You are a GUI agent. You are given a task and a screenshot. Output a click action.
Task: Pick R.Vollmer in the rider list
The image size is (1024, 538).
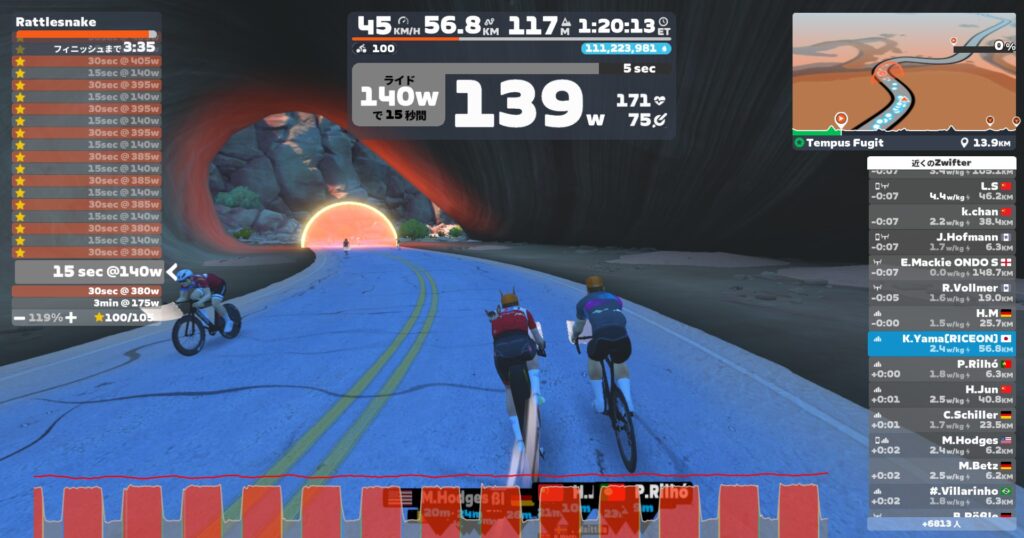click(x=941, y=292)
